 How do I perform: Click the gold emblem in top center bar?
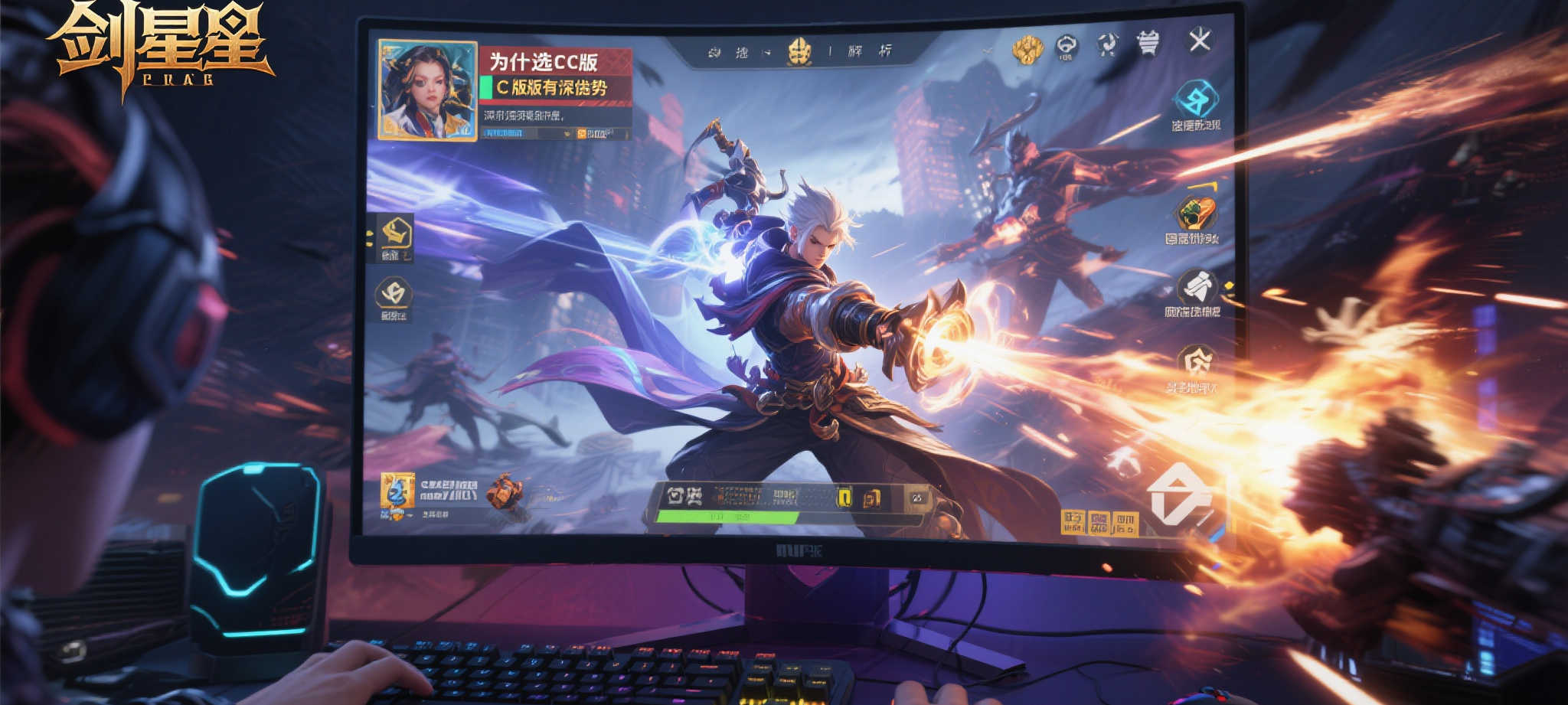[x=799, y=52]
